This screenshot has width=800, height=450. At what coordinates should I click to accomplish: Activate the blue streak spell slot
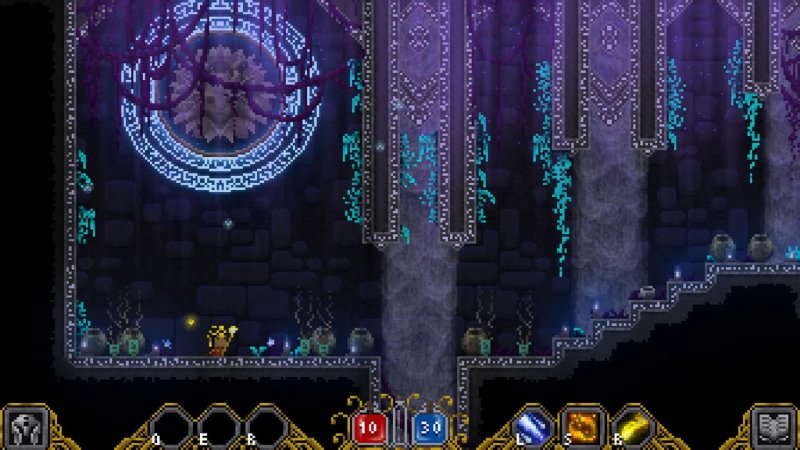tap(533, 426)
